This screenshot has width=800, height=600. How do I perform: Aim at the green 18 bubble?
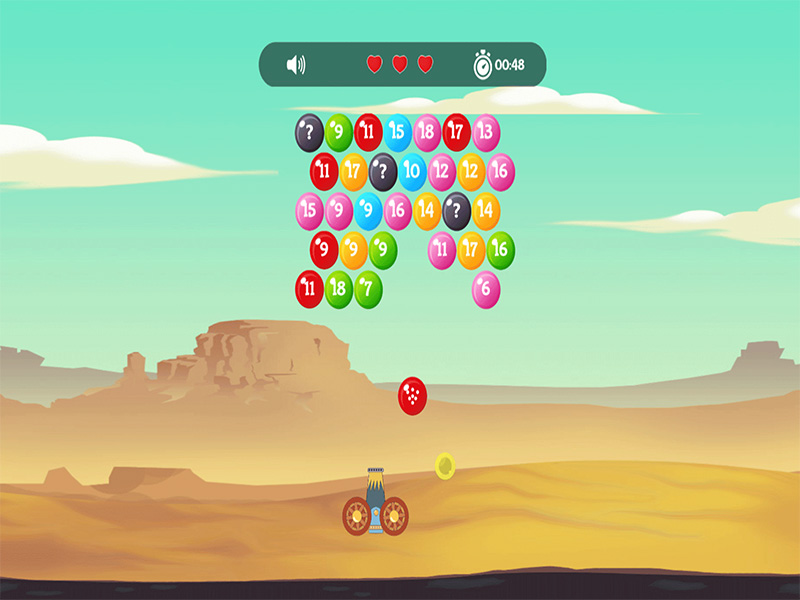pos(339,290)
